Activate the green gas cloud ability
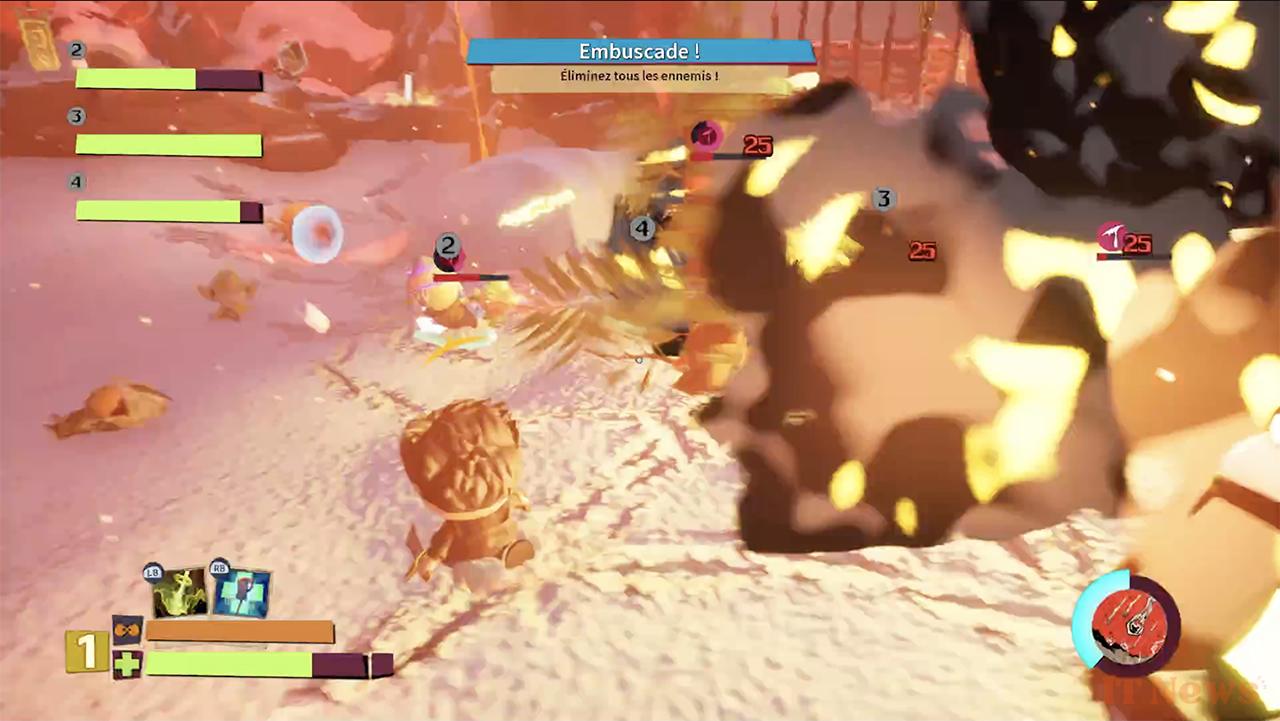The height and width of the screenshot is (721, 1280). point(180,593)
